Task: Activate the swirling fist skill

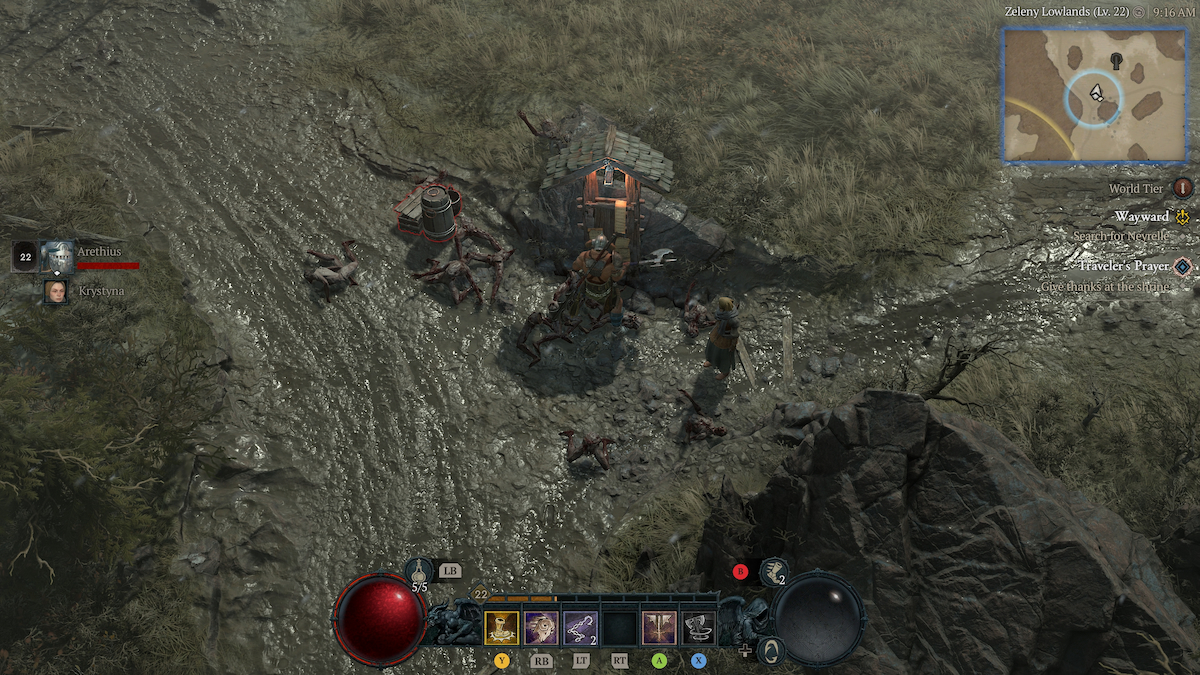Action: click(x=541, y=628)
